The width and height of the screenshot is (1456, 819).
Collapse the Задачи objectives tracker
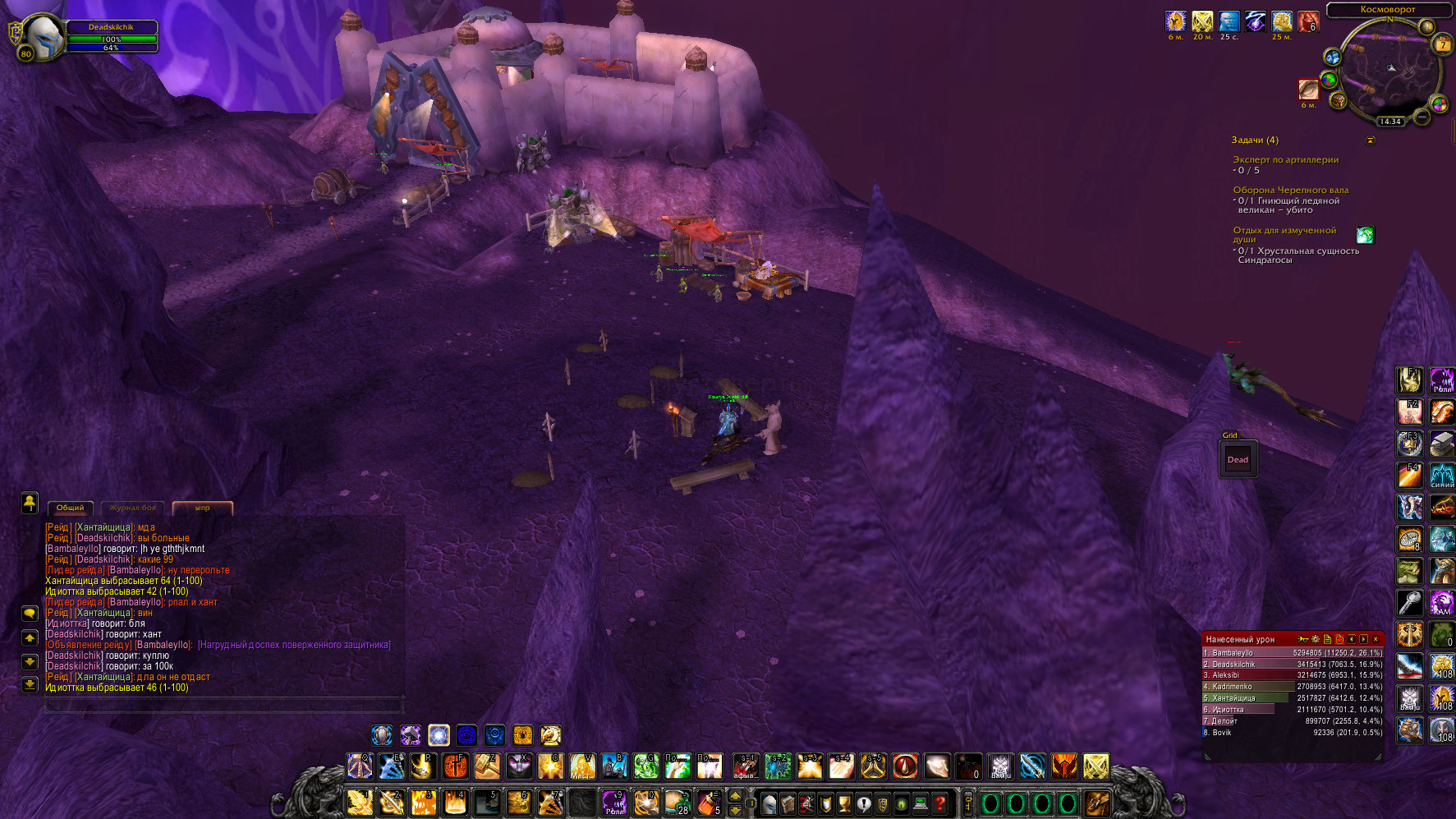[x=1370, y=140]
